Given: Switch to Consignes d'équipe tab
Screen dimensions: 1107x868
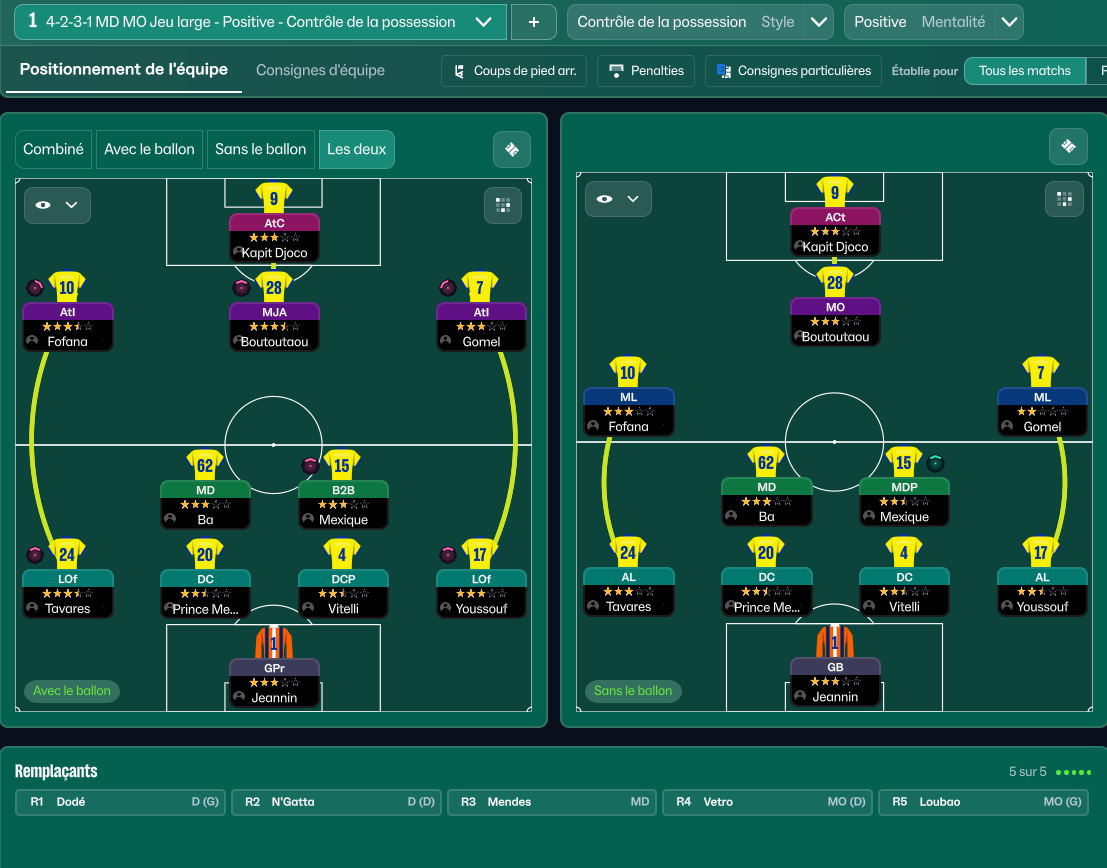Looking at the screenshot, I should click(x=320, y=70).
